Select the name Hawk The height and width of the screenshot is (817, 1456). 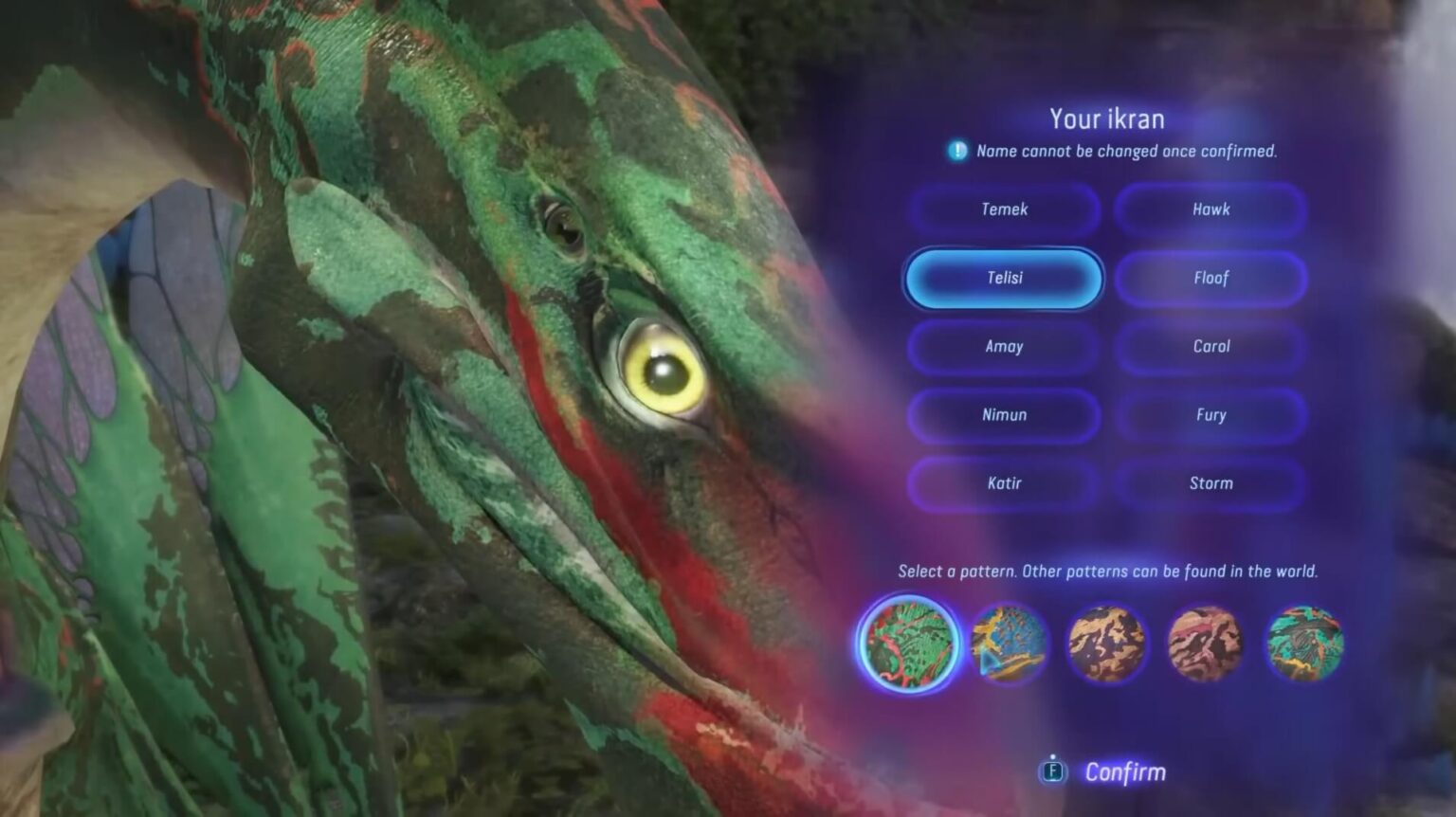(1210, 209)
